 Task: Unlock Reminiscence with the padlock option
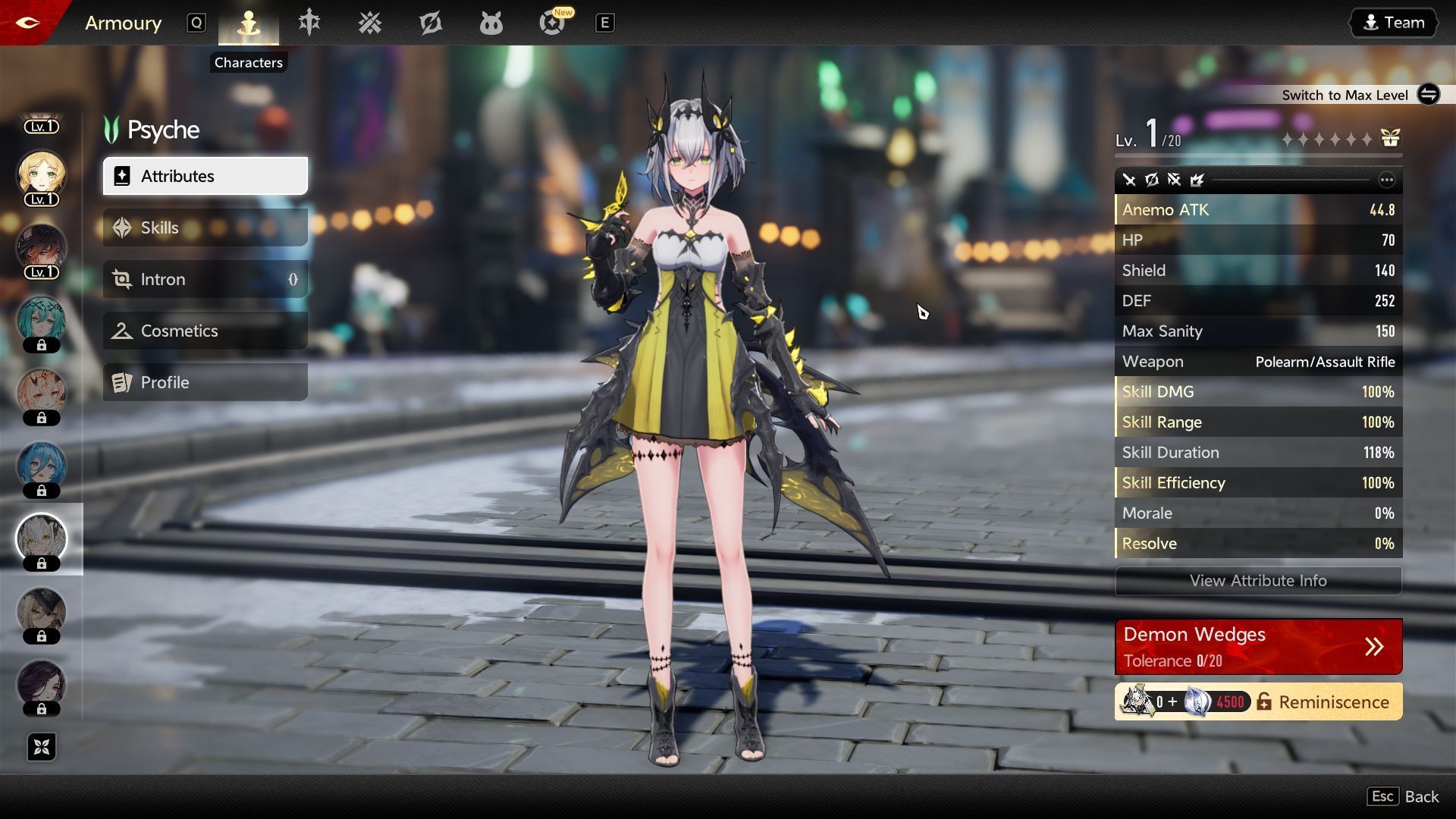[1264, 701]
